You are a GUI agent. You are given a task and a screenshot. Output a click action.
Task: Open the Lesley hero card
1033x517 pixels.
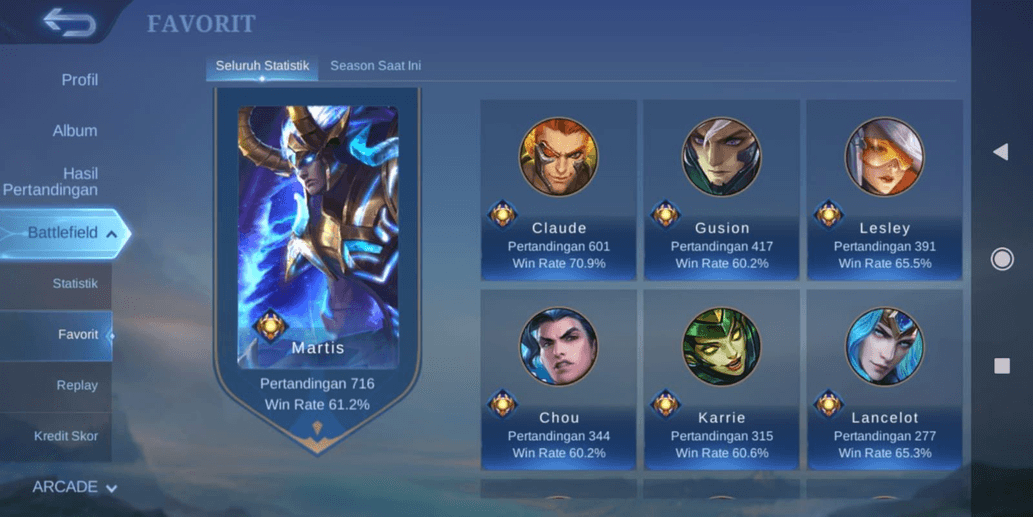click(x=884, y=190)
